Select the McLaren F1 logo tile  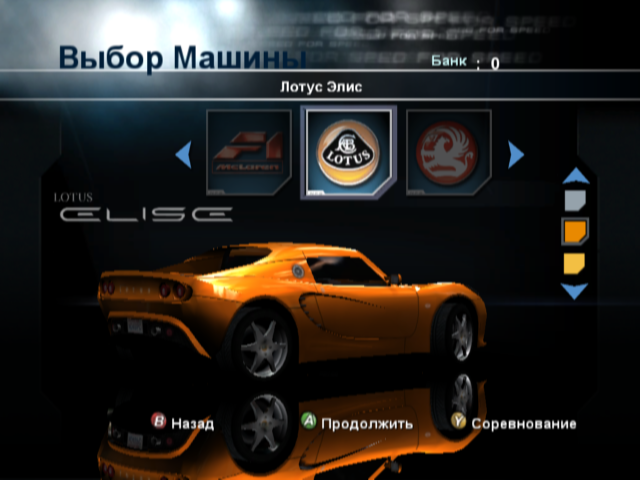[248, 153]
